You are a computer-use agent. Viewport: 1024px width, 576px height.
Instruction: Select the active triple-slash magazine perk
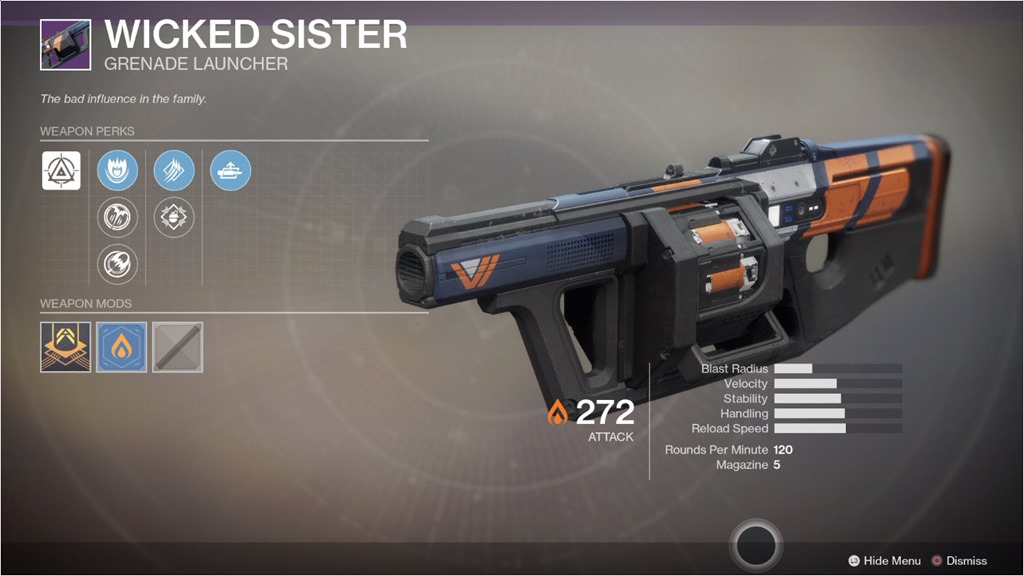pyautogui.click(x=174, y=171)
